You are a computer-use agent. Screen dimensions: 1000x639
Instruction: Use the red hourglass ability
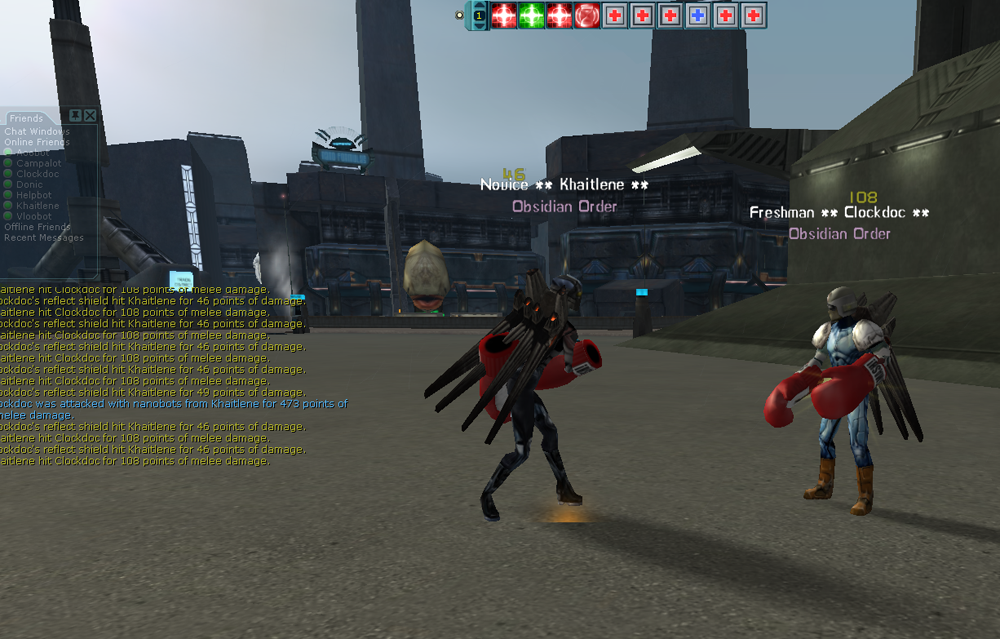(x=587, y=16)
